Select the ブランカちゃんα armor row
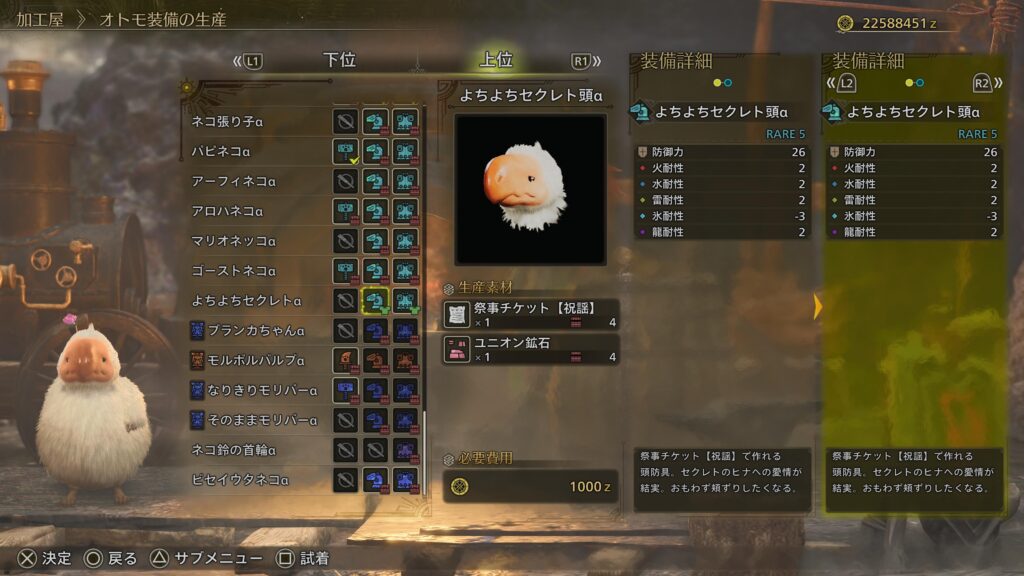This screenshot has height=576, width=1024. click(x=261, y=330)
